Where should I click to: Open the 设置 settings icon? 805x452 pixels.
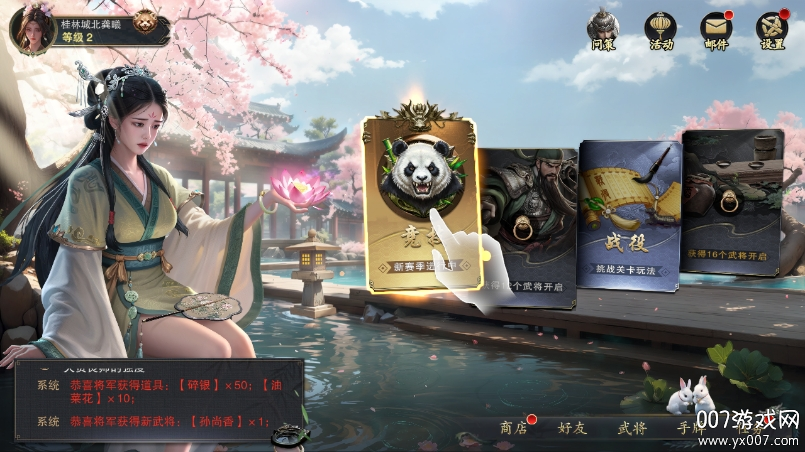[772, 29]
